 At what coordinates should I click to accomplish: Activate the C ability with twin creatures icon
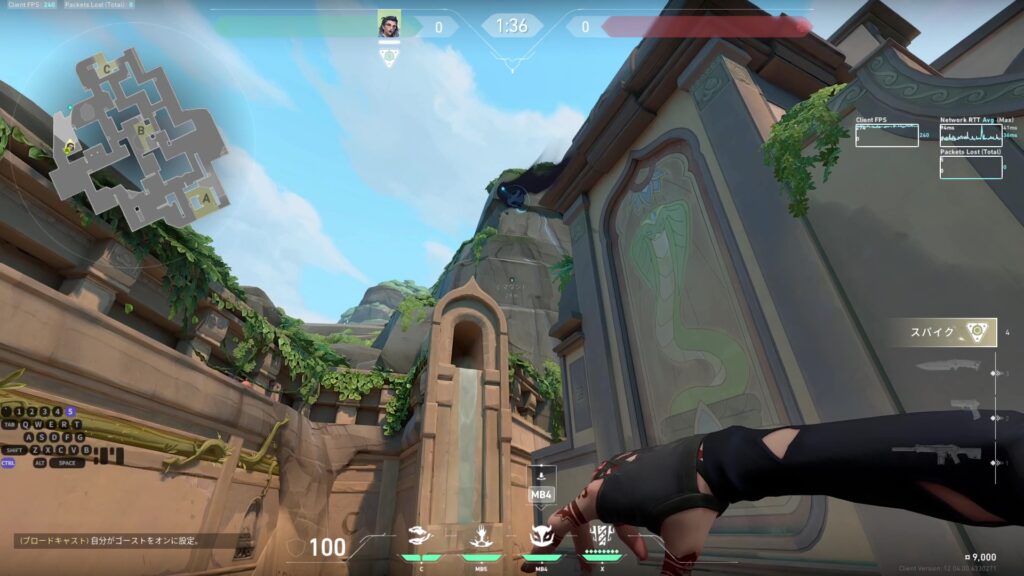tap(421, 537)
